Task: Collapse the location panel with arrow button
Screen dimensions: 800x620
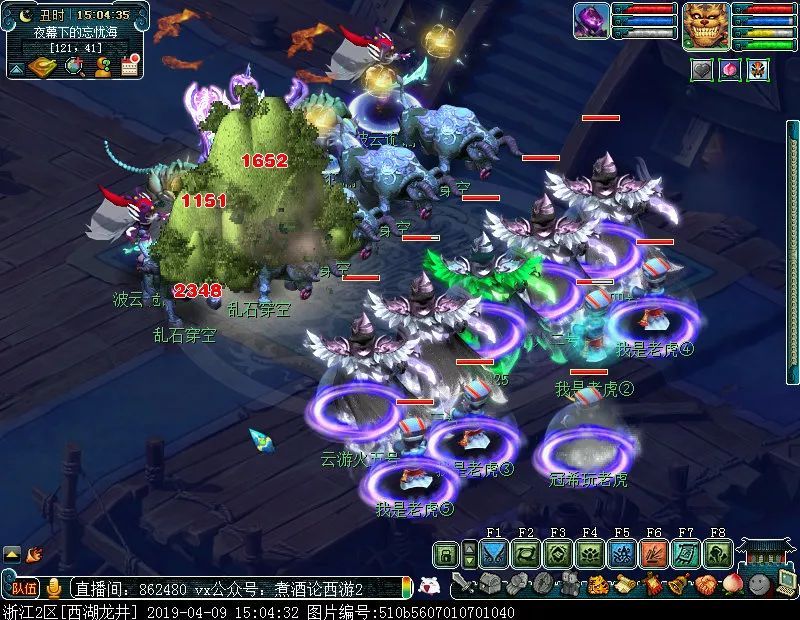Action: click(16, 69)
